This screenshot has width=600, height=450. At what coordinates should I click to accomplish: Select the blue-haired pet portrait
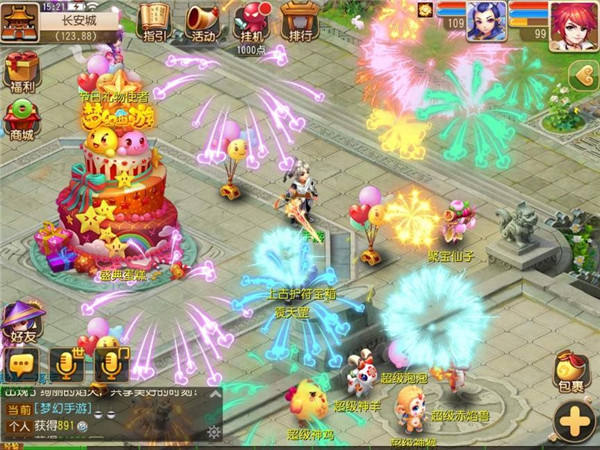point(486,21)
